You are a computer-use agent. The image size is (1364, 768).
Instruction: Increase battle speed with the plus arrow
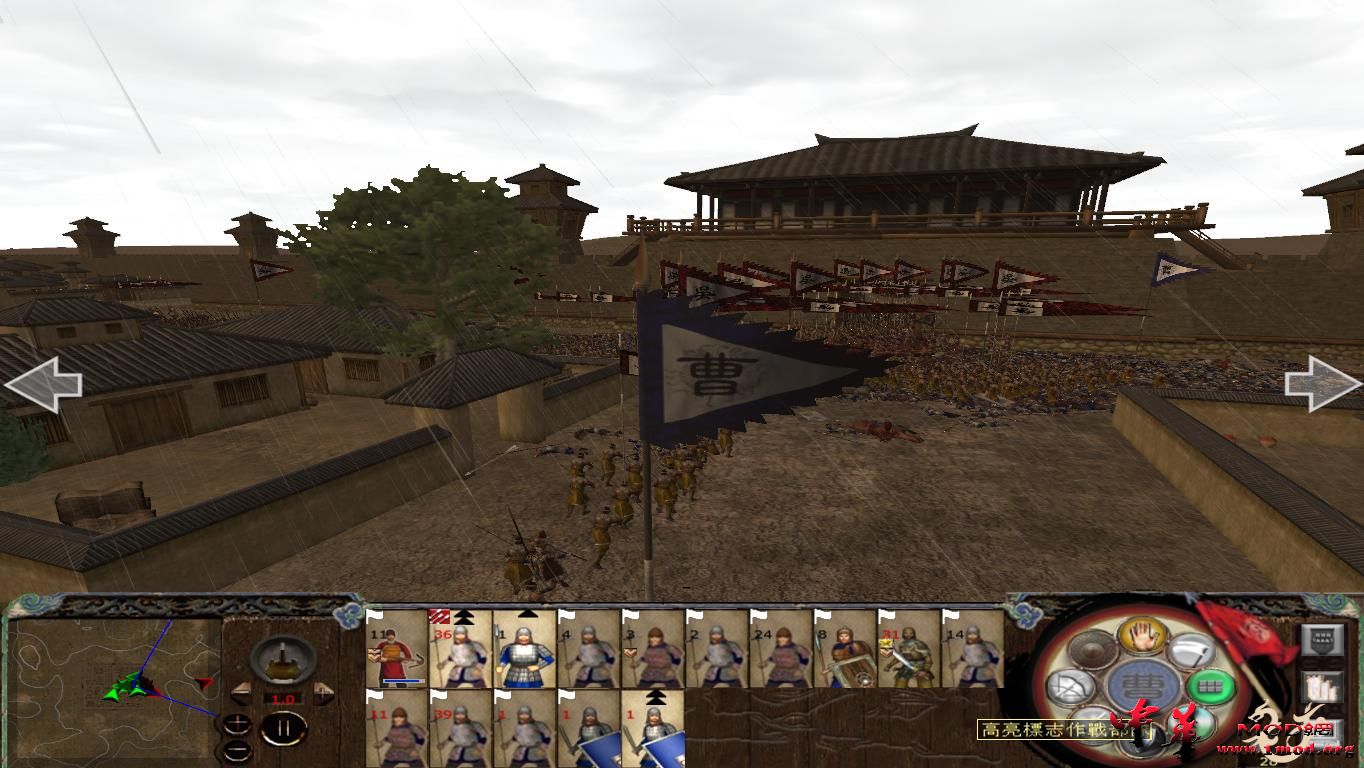point(322,693)
